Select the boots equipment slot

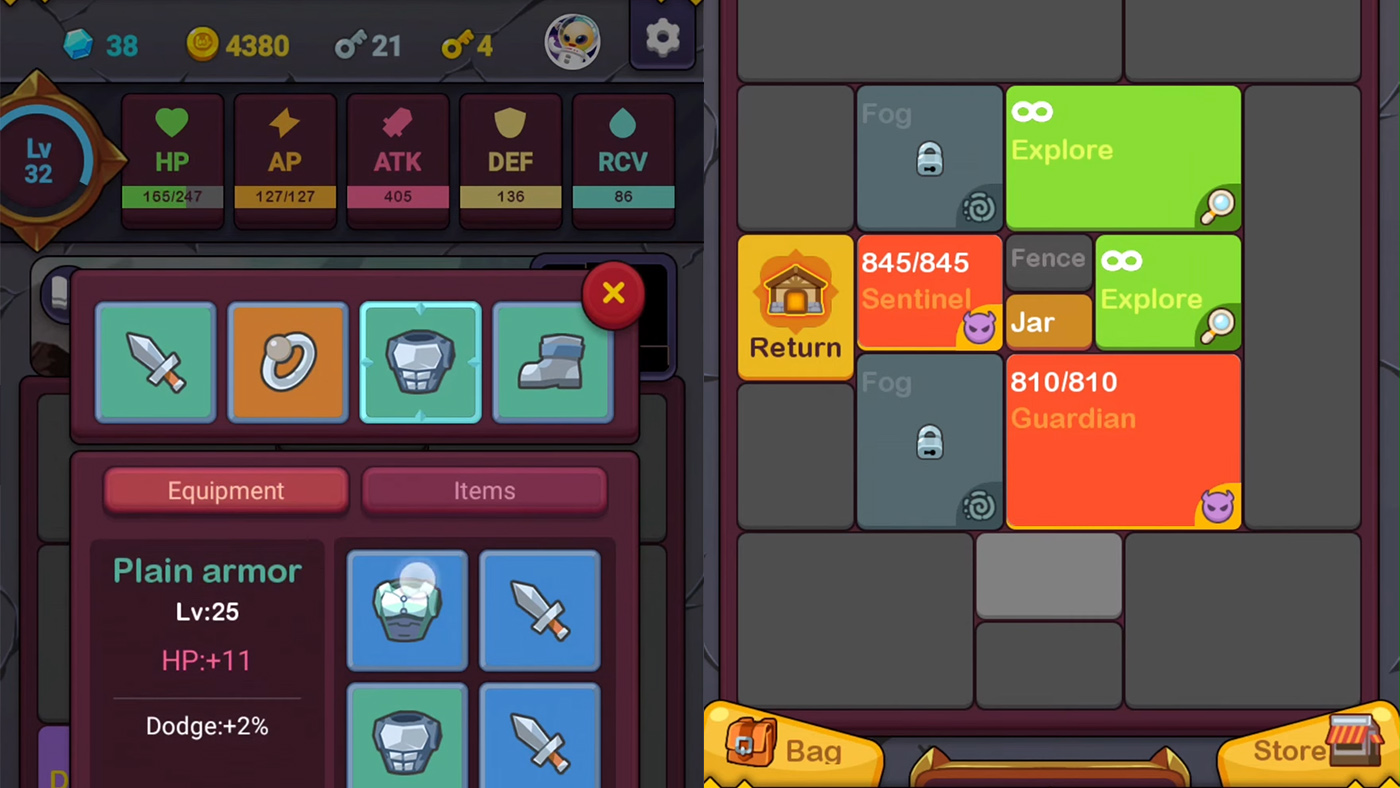(x=553, y=362)
